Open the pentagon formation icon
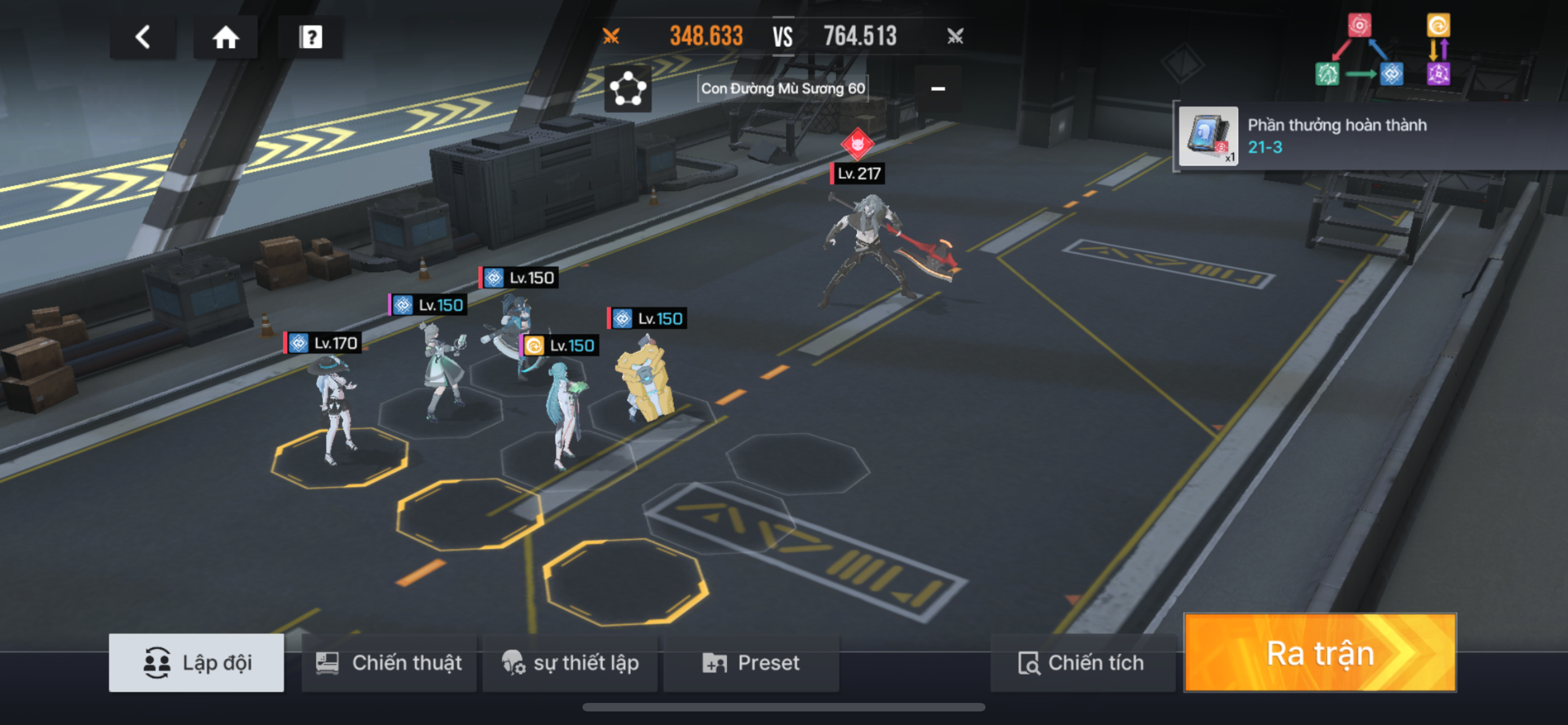Screen dimensions: 1568x725 click(628, 89)
